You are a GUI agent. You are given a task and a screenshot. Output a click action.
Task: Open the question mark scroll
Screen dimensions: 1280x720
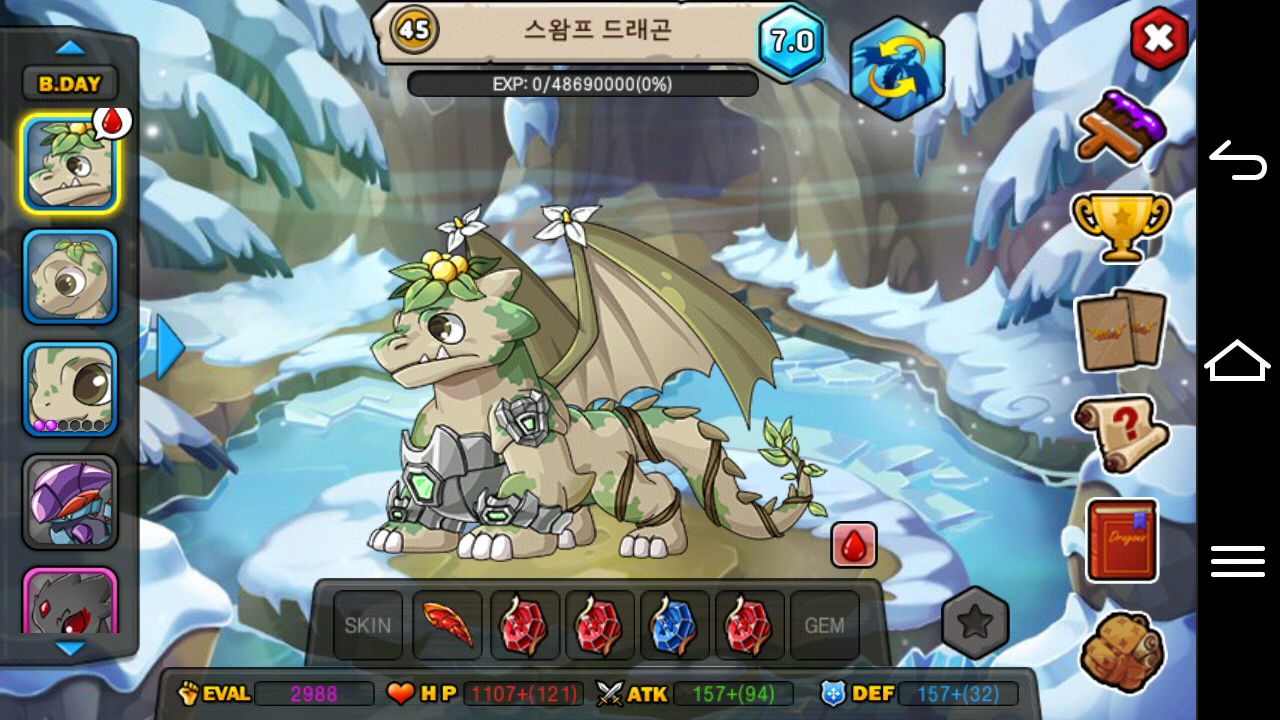(x=1121, y=433)
